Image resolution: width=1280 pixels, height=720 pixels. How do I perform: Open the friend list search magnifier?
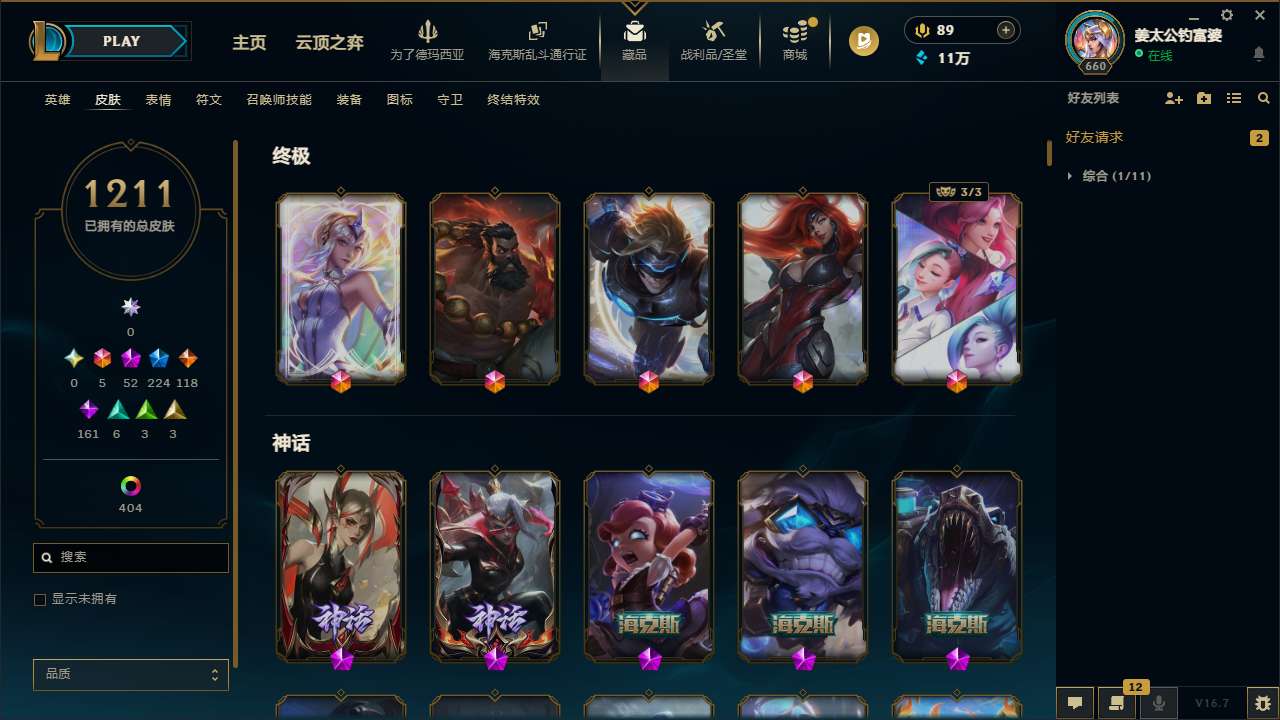[1263, 98]
